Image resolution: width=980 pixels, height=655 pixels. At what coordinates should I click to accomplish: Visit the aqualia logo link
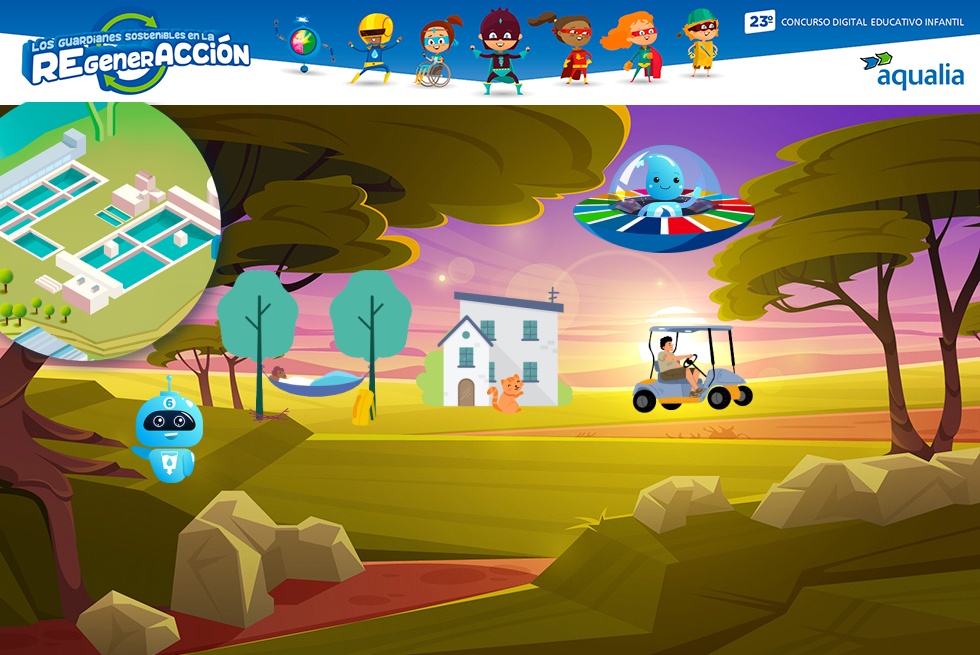pos(911,70)
